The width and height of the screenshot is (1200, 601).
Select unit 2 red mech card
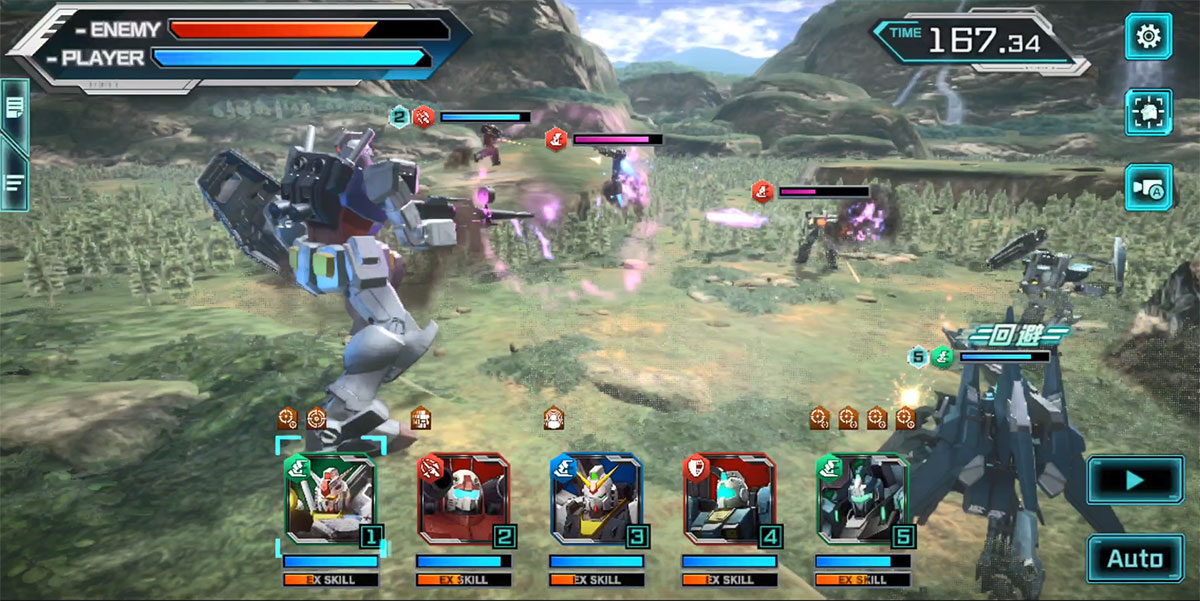[x=463, y=499]
